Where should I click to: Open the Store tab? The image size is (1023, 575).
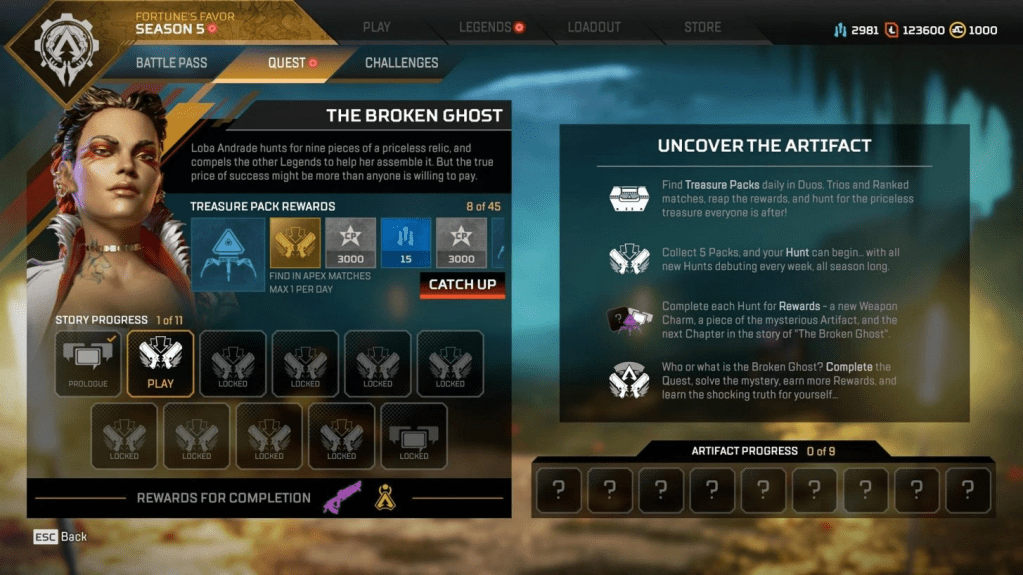point(702,27)
